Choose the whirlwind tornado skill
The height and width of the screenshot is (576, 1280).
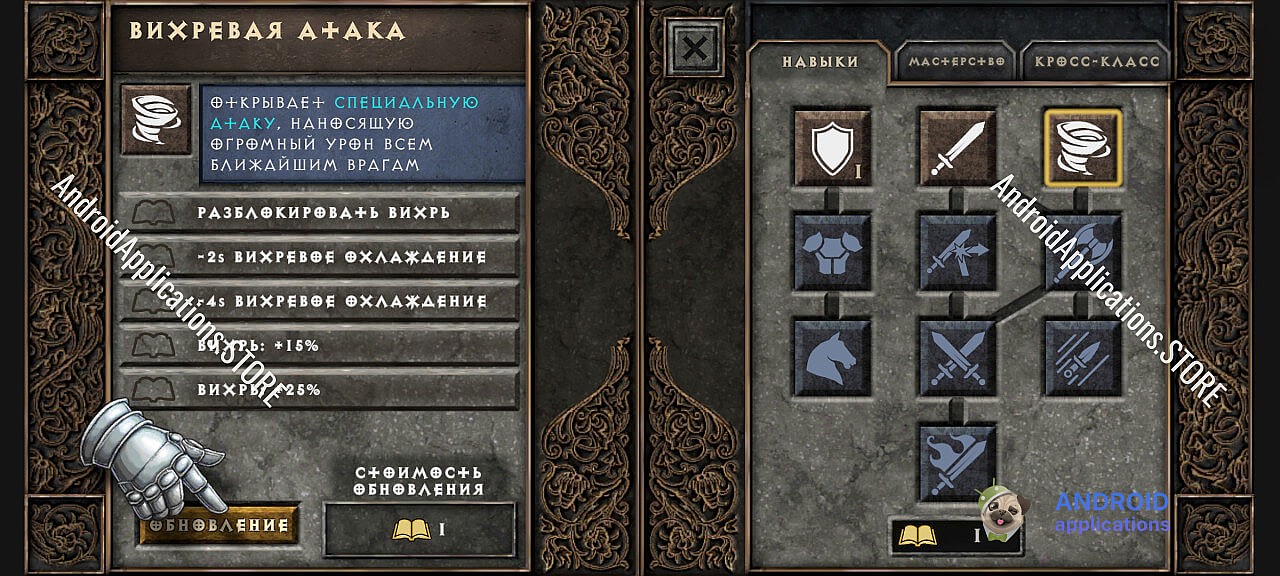click(1083, 148)
